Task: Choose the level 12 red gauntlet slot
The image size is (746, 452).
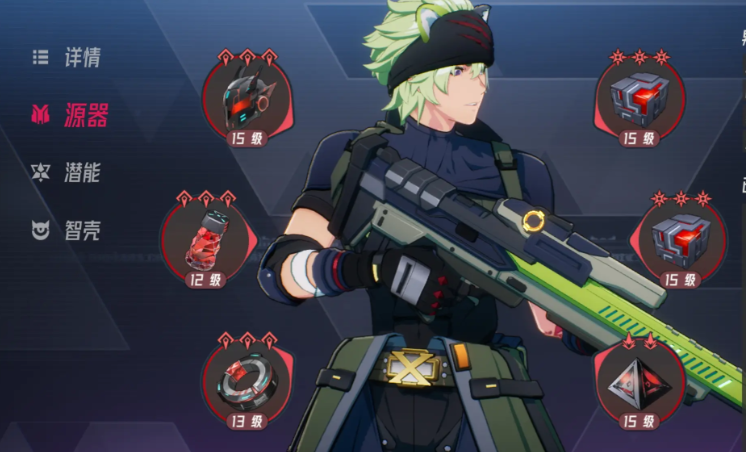Action: (204, 240)
